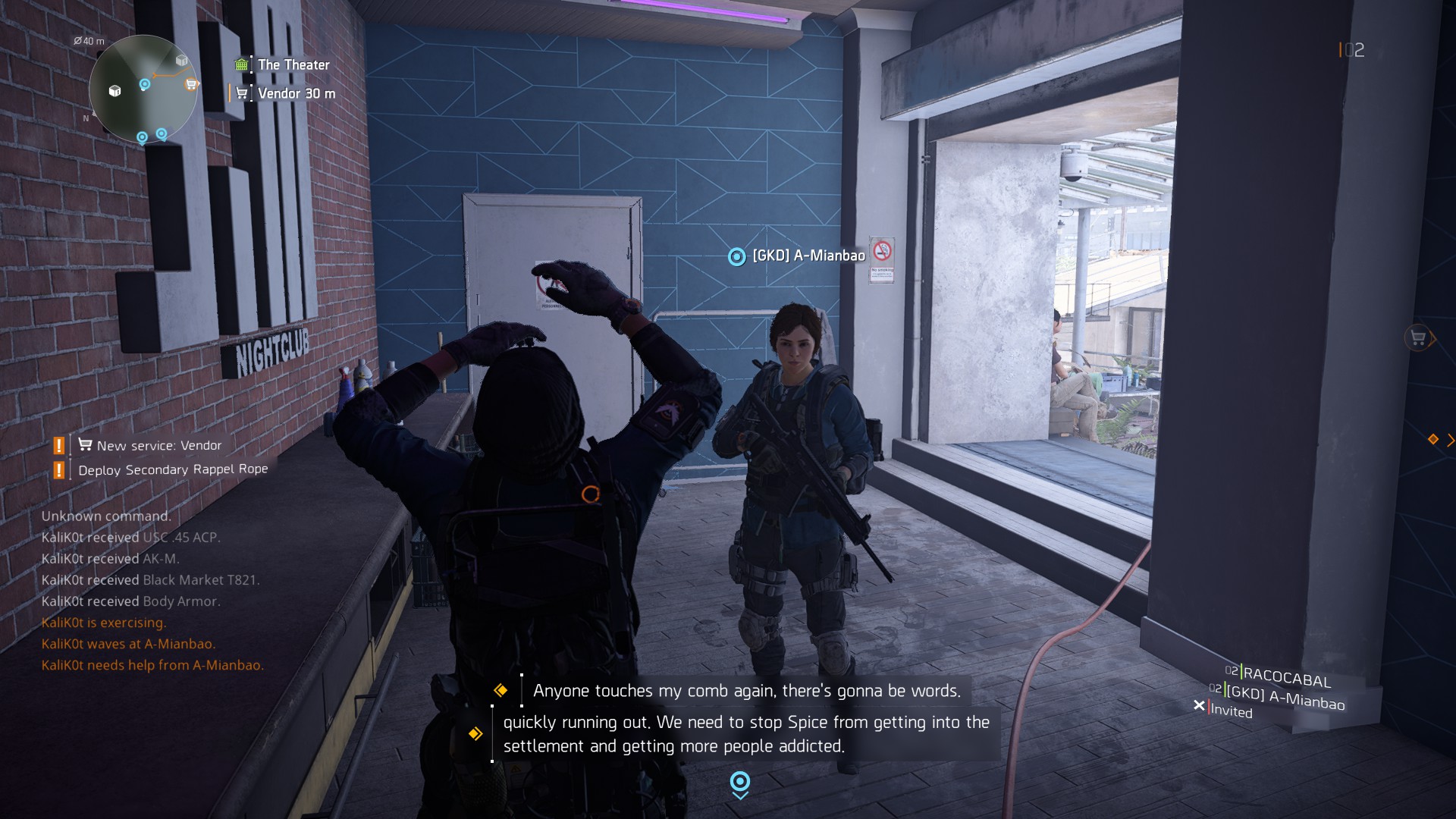Click the chat log messages area
The width and height of the screenshot is (1456, 819).
[x=152, y=591]
